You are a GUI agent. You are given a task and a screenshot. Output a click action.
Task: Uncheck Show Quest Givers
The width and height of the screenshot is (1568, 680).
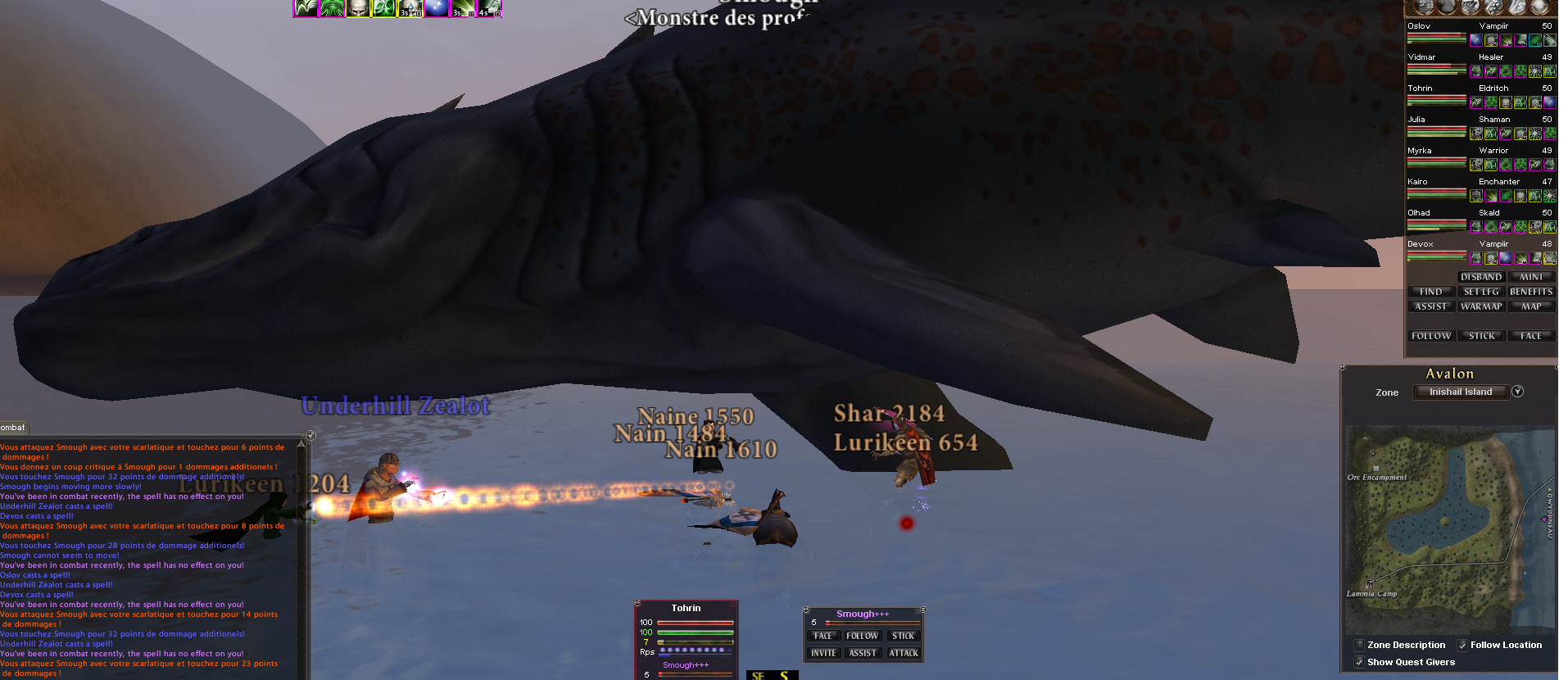click(x=1359, y=662)
